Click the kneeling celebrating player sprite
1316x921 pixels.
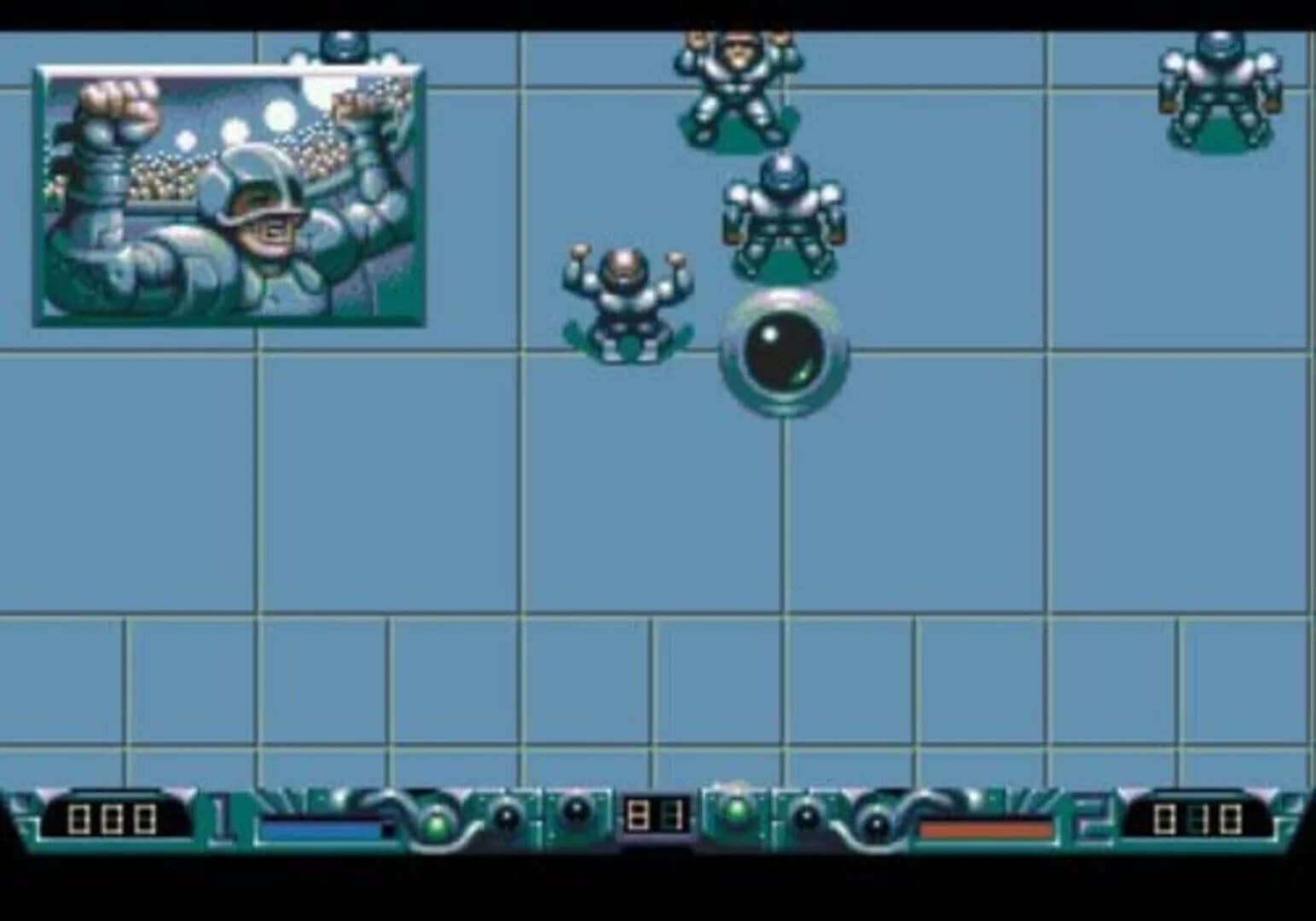(x=629, y=303)
